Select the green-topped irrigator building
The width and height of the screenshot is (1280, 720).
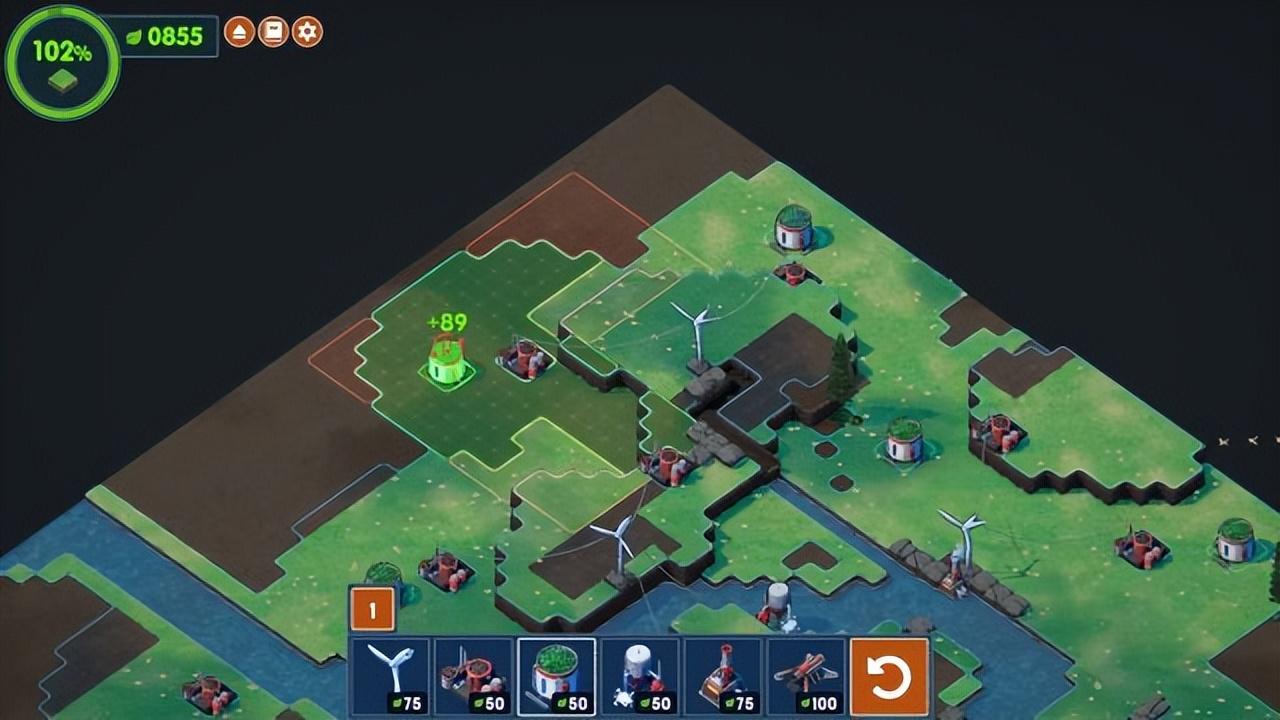tap(556, 677)
